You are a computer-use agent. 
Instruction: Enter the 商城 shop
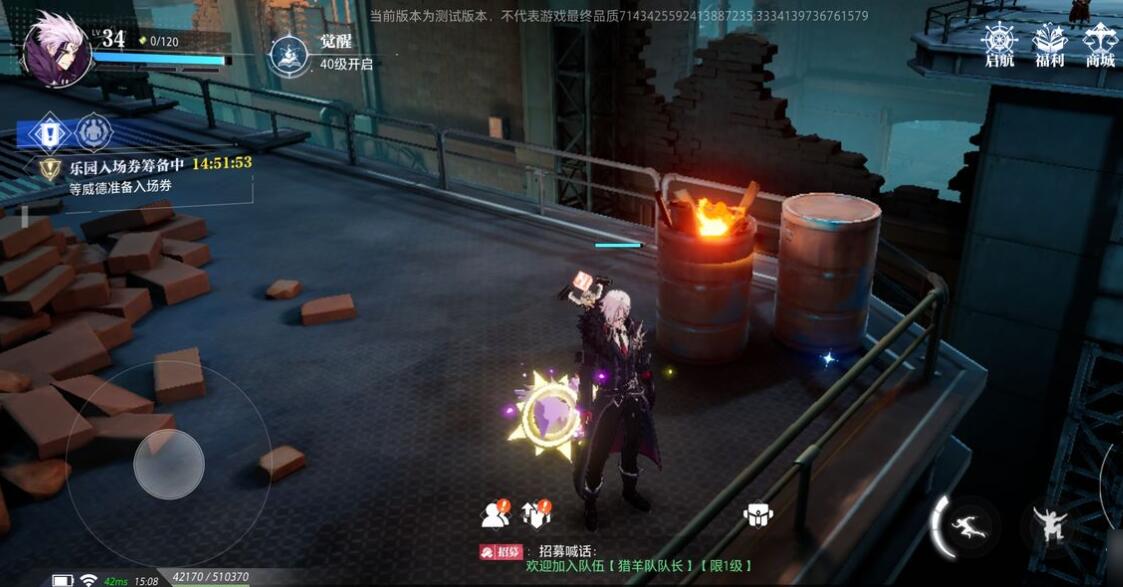(x=1100, y=45)
